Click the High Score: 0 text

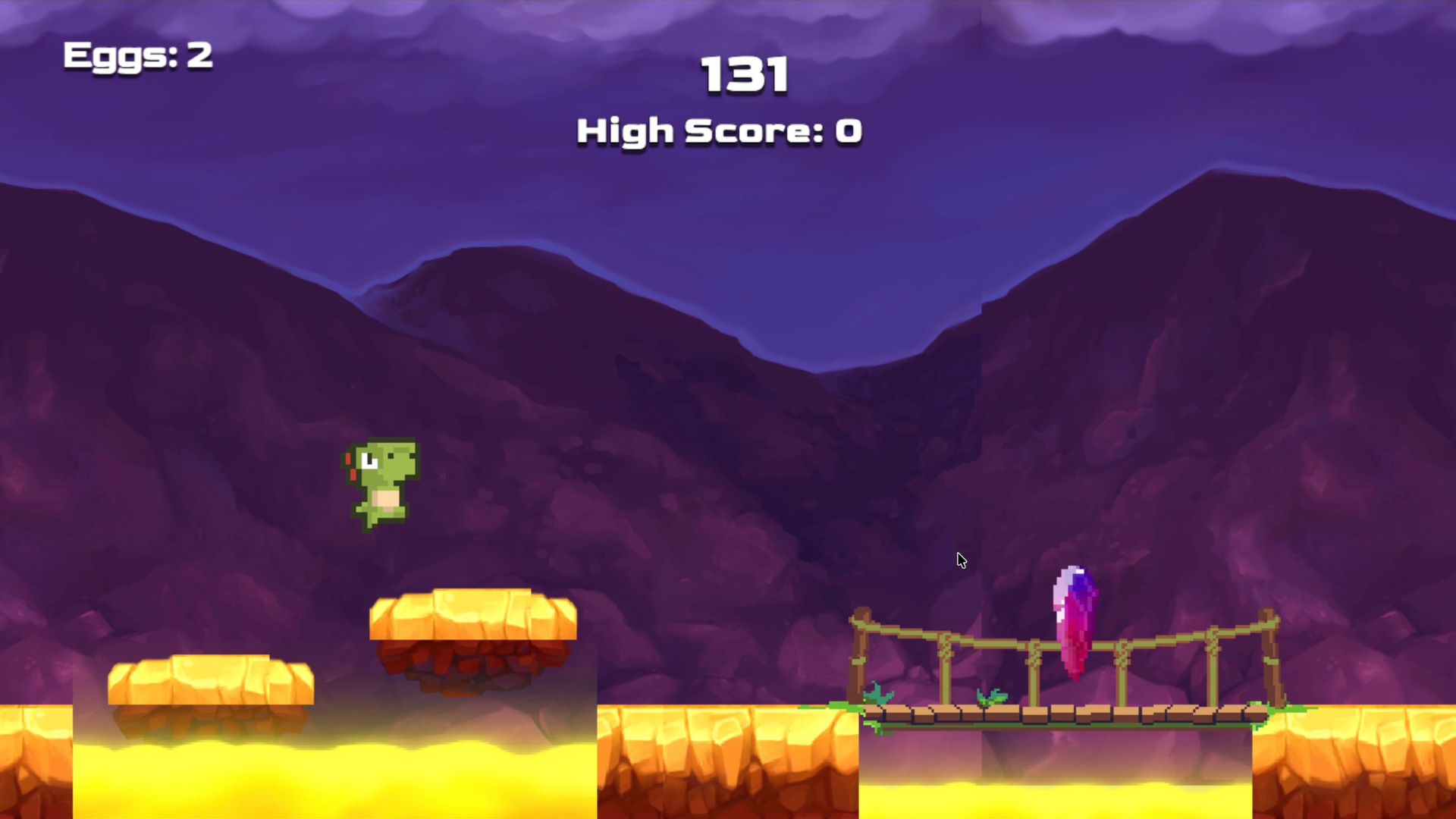coord(719,130)
